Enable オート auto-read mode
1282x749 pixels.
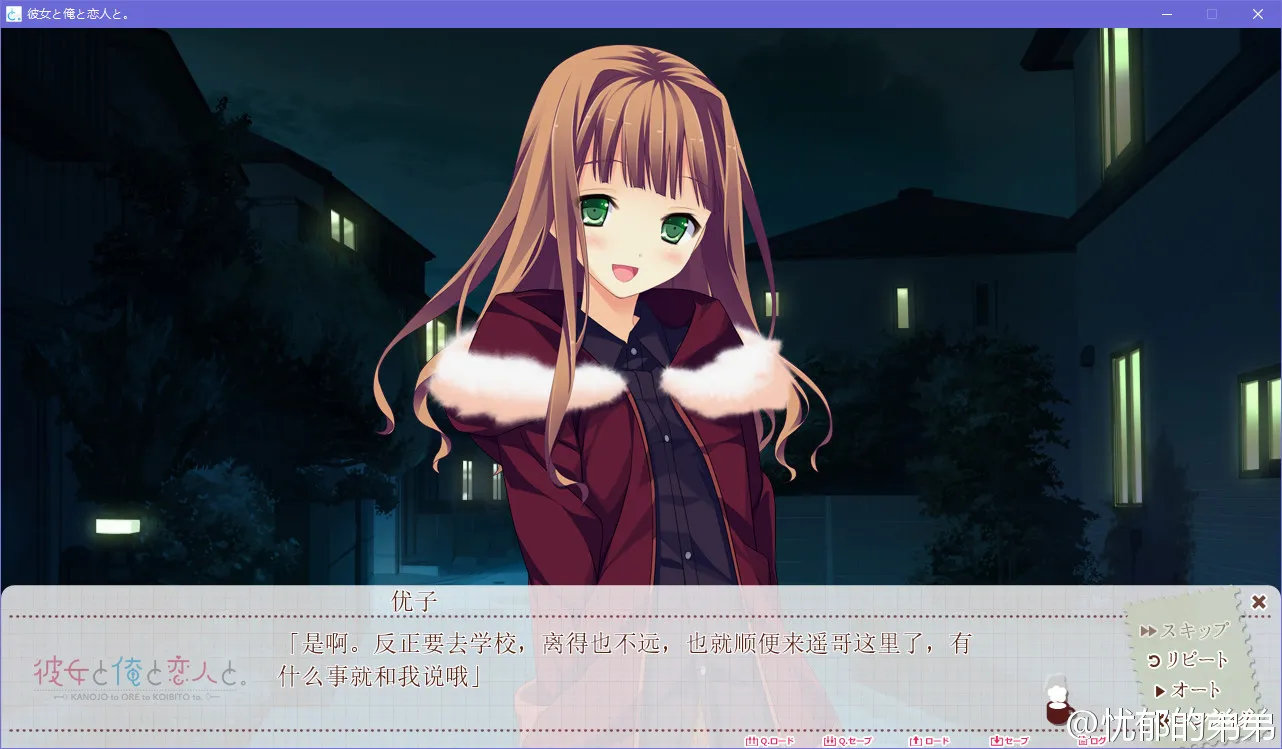(1193, 689)
